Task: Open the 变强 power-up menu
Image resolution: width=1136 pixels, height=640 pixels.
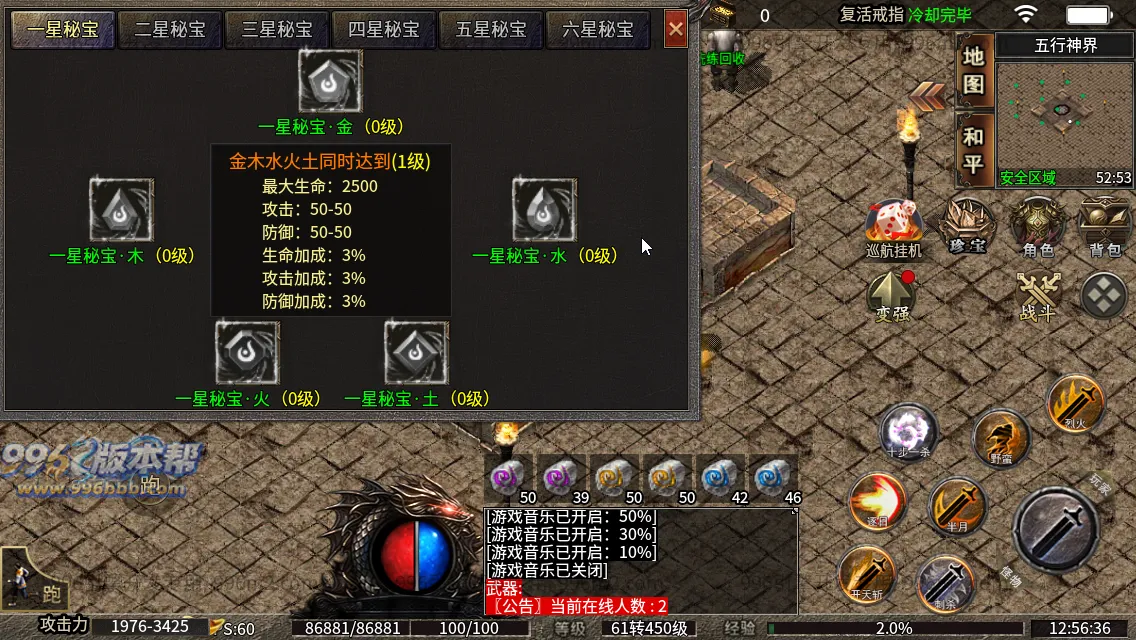Action: click(892, 295)
